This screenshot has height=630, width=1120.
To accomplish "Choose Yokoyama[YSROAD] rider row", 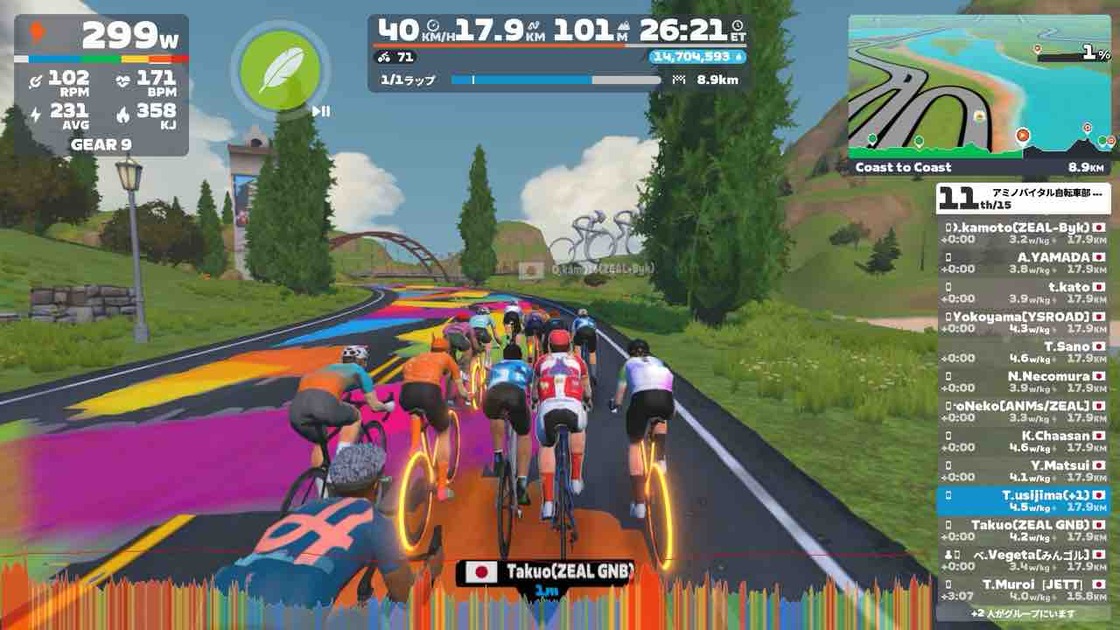I will 1026,322.
